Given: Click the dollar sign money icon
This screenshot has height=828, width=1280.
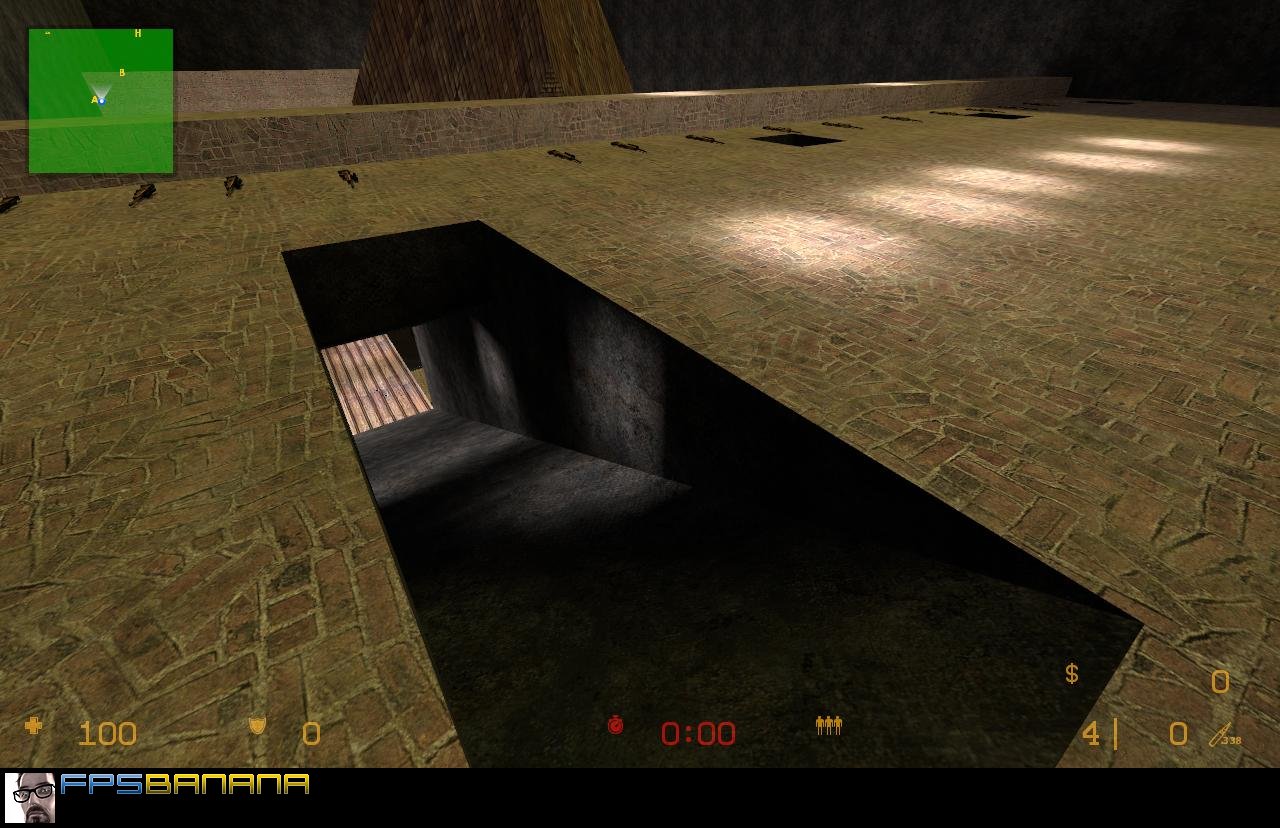Looking at the screenshot, I should (x=1071, y=675).
